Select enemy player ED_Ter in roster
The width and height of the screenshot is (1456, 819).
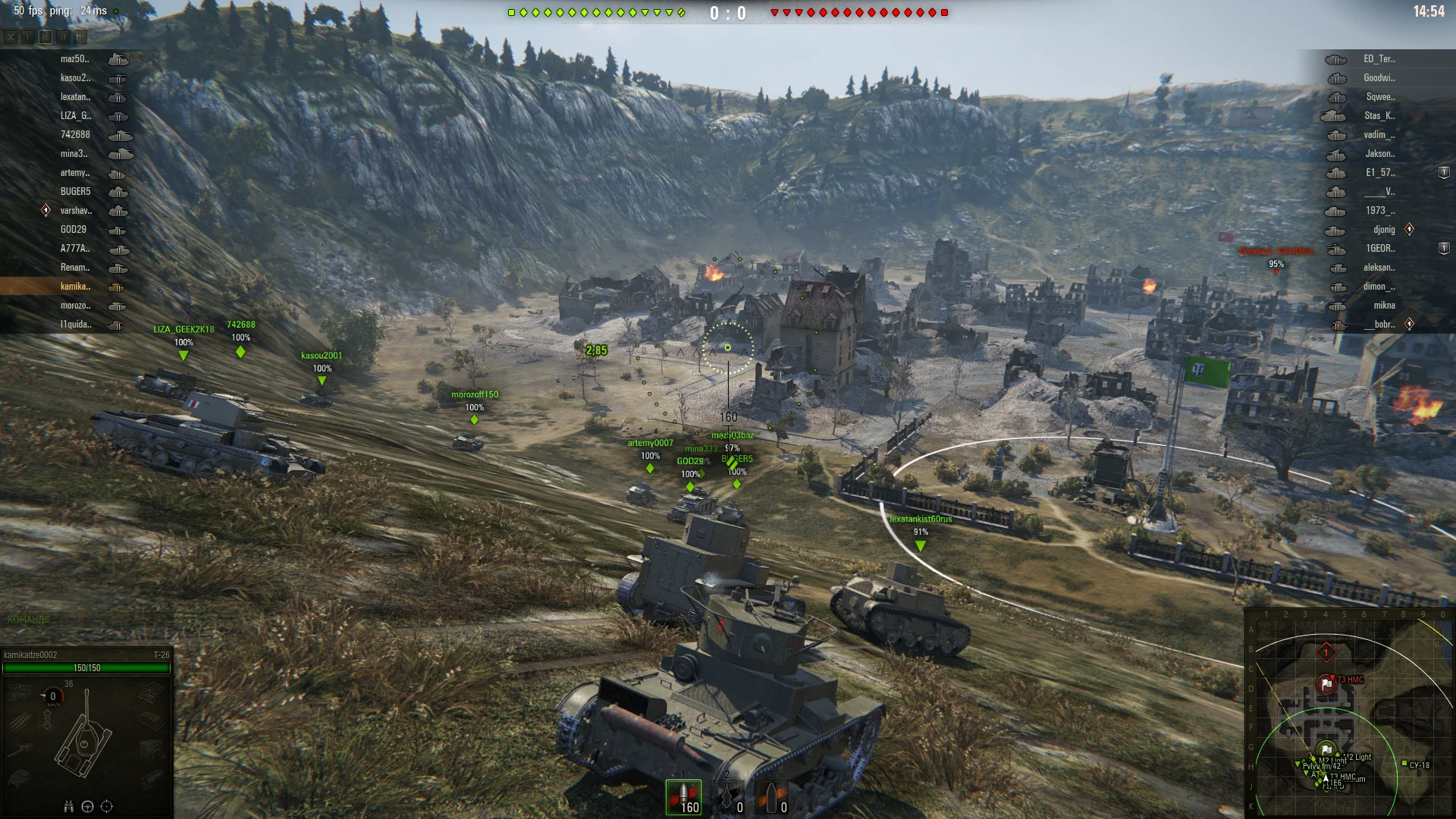1378,59
